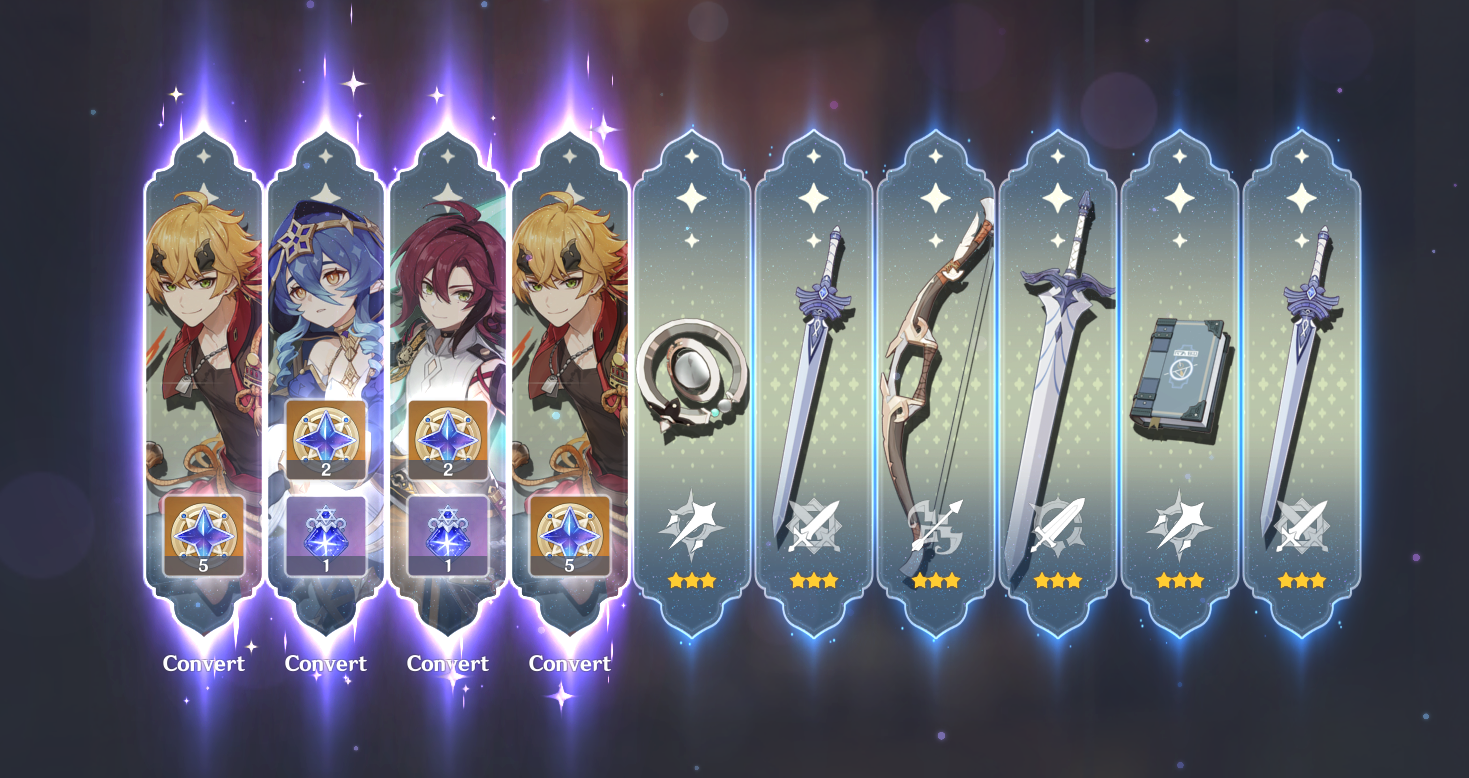The image size is (1469, 778).
Task: Click the blue Stardust crystal icon on Layla's card
Action: click(x=327, y=537)
